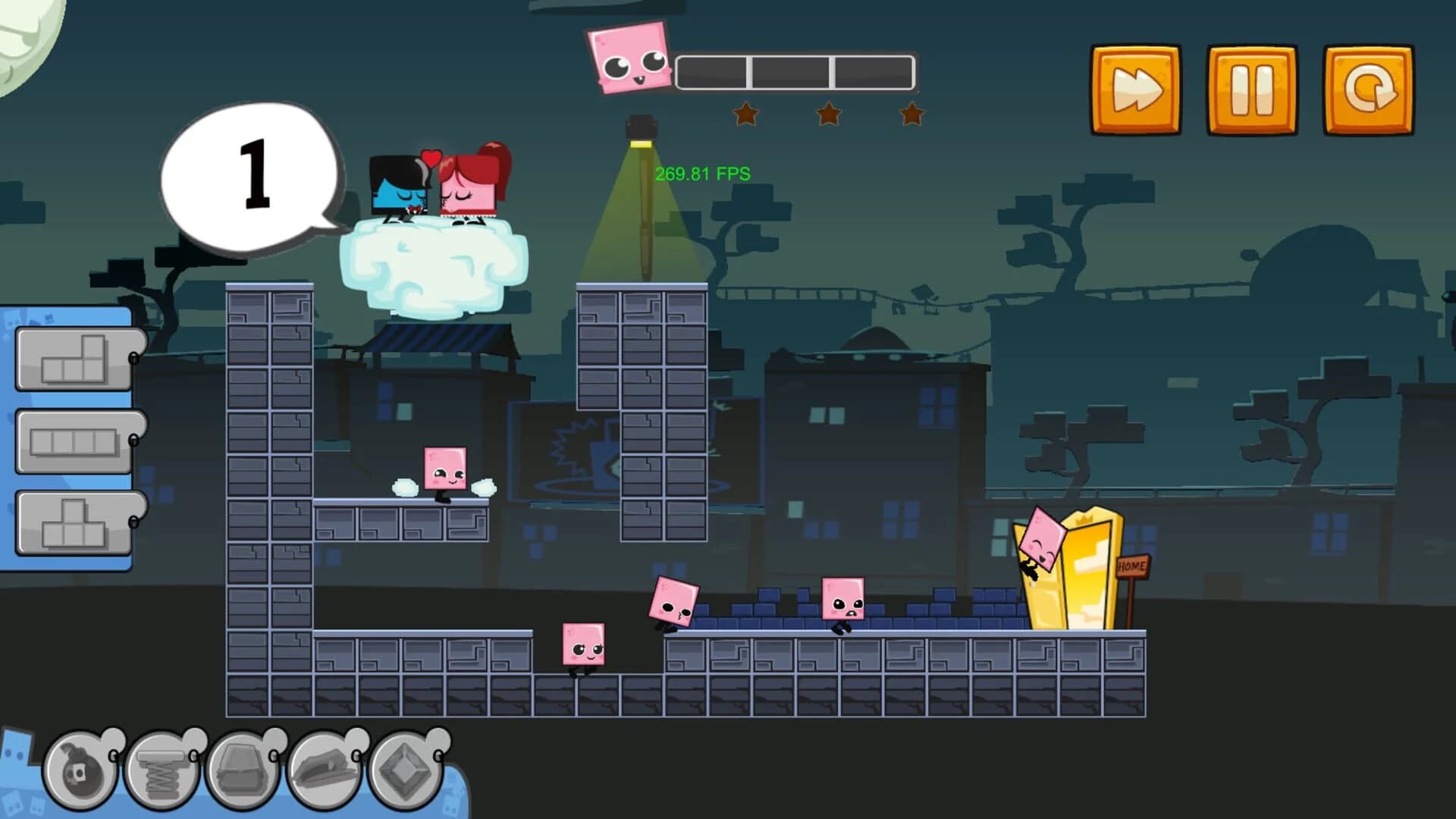Restart the current level

pos(1370,86)
